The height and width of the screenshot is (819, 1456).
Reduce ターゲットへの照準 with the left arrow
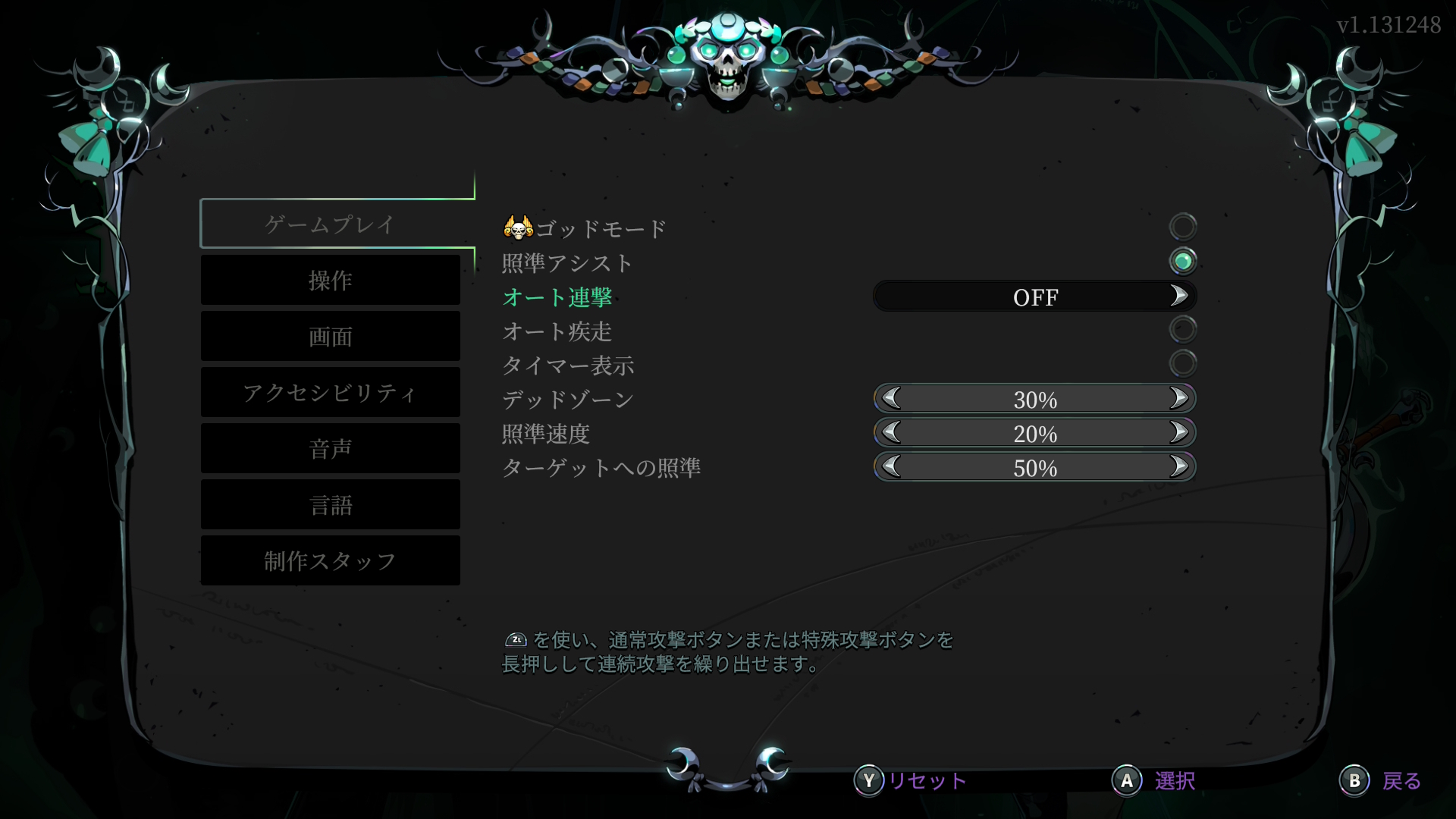point(892,466)
